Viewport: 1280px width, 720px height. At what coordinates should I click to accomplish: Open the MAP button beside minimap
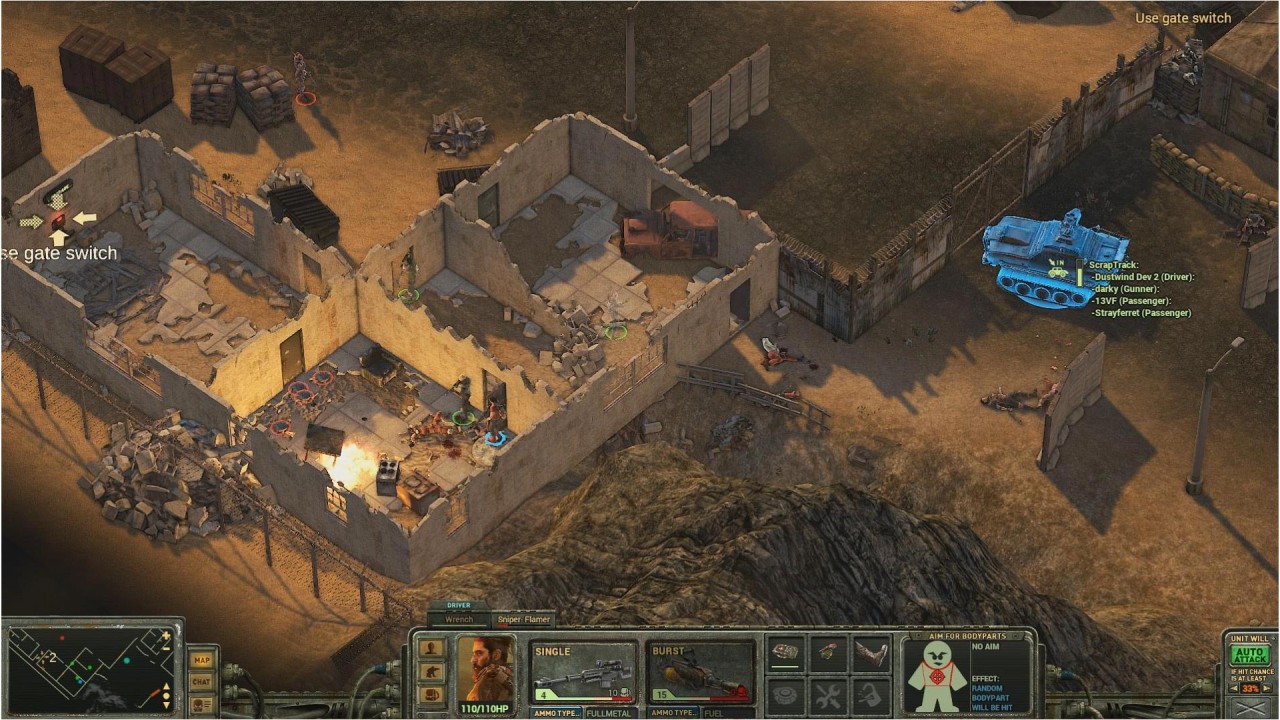click(202, 660)
